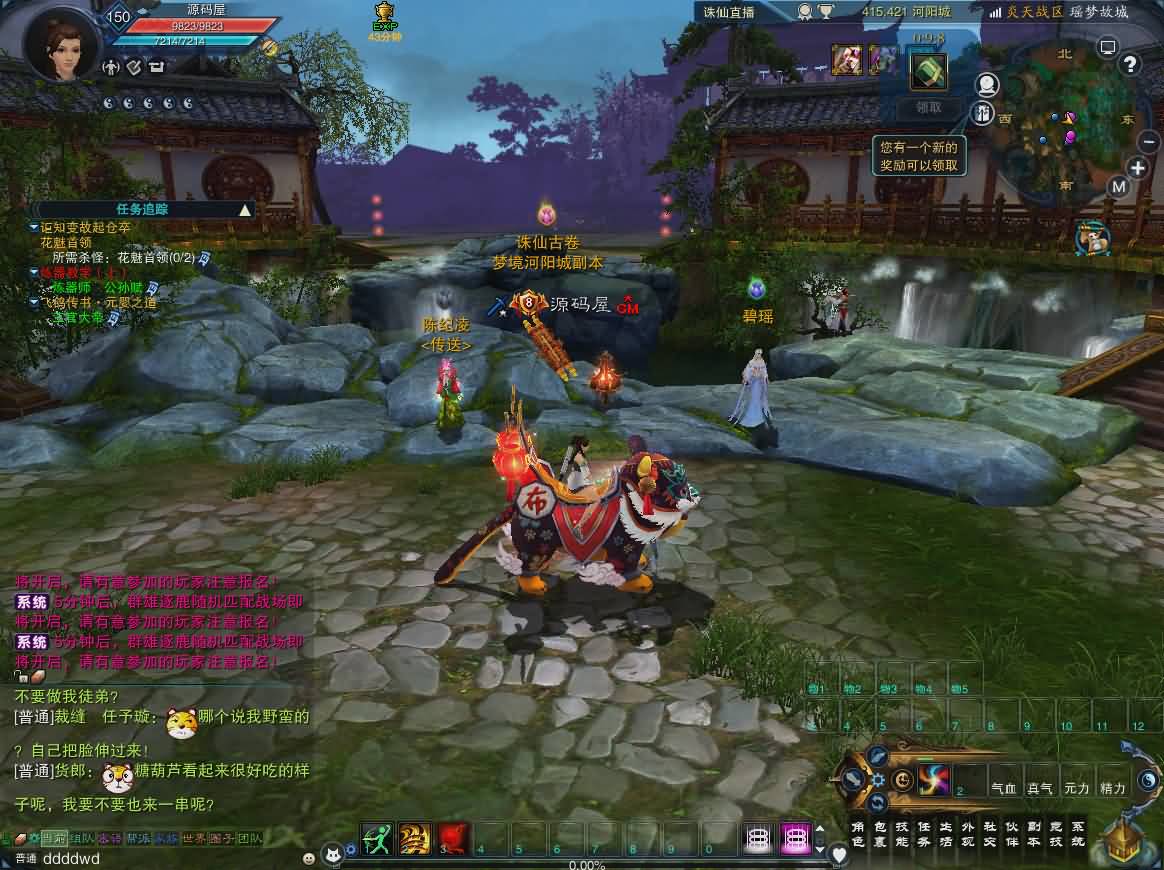1164x870 pixels.
Task: Open the 包裹 bag menu
Action: point(880,834)
